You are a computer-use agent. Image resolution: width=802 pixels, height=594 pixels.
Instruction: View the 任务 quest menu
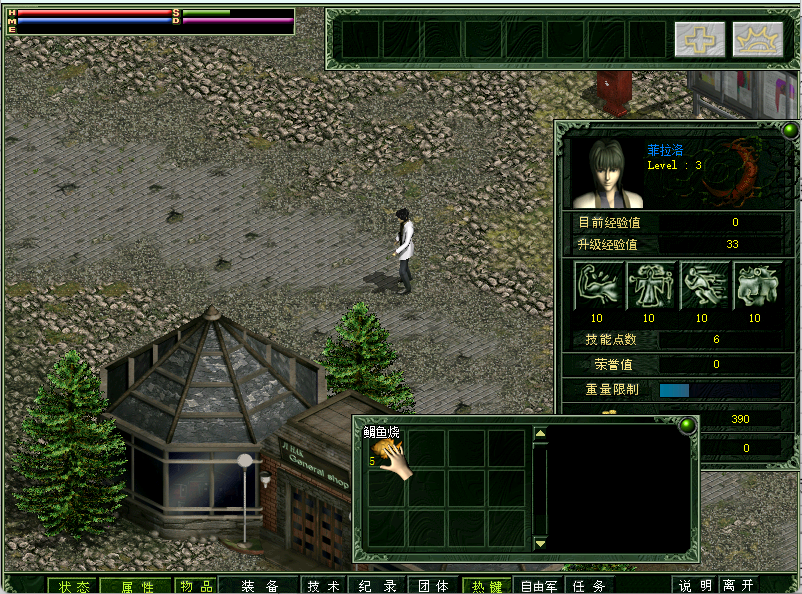[x=590, y=586]
